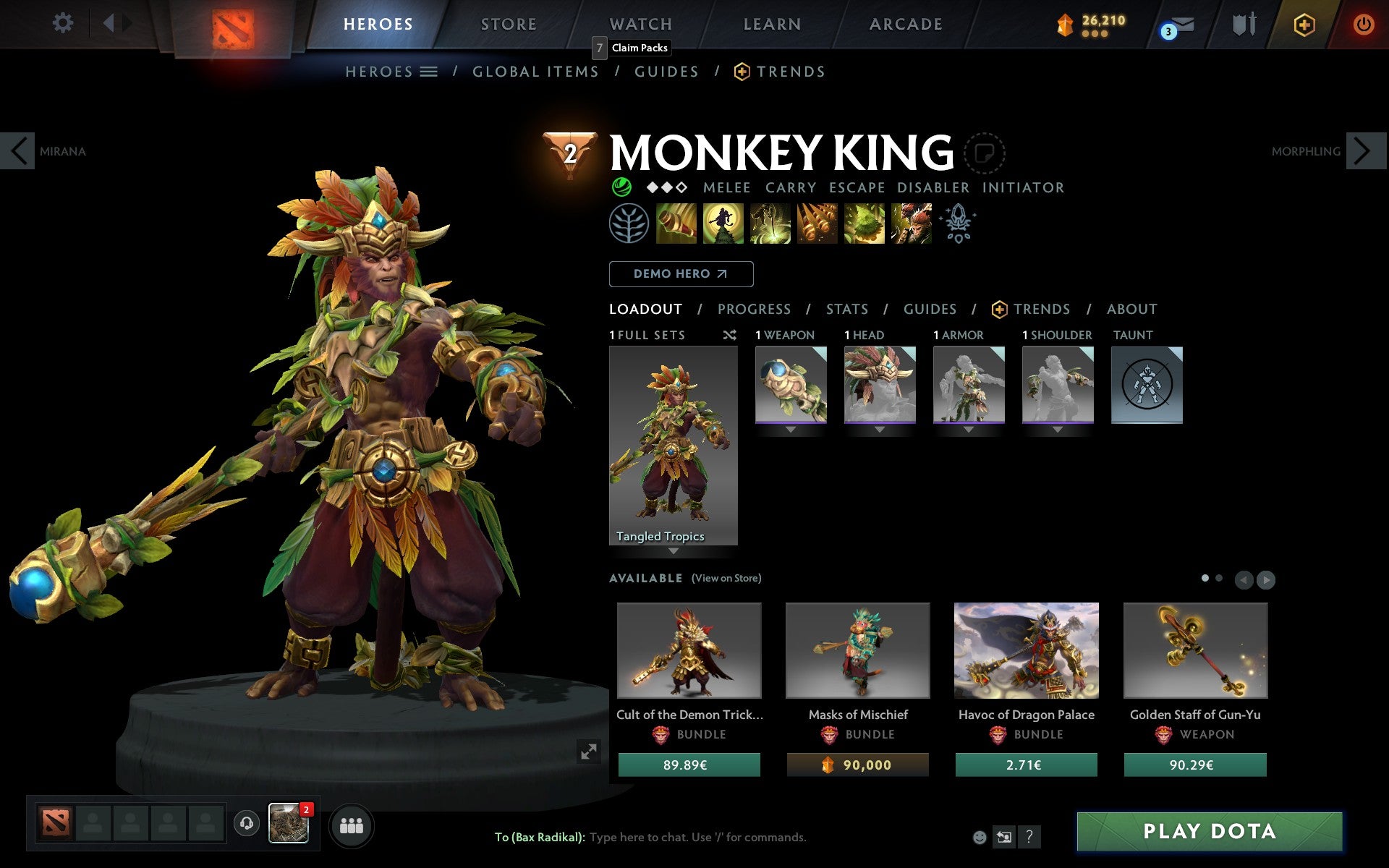Expand the Tangled Tropics set arrow
Viewport: 1389px width, 868px height.
(674, 551)
